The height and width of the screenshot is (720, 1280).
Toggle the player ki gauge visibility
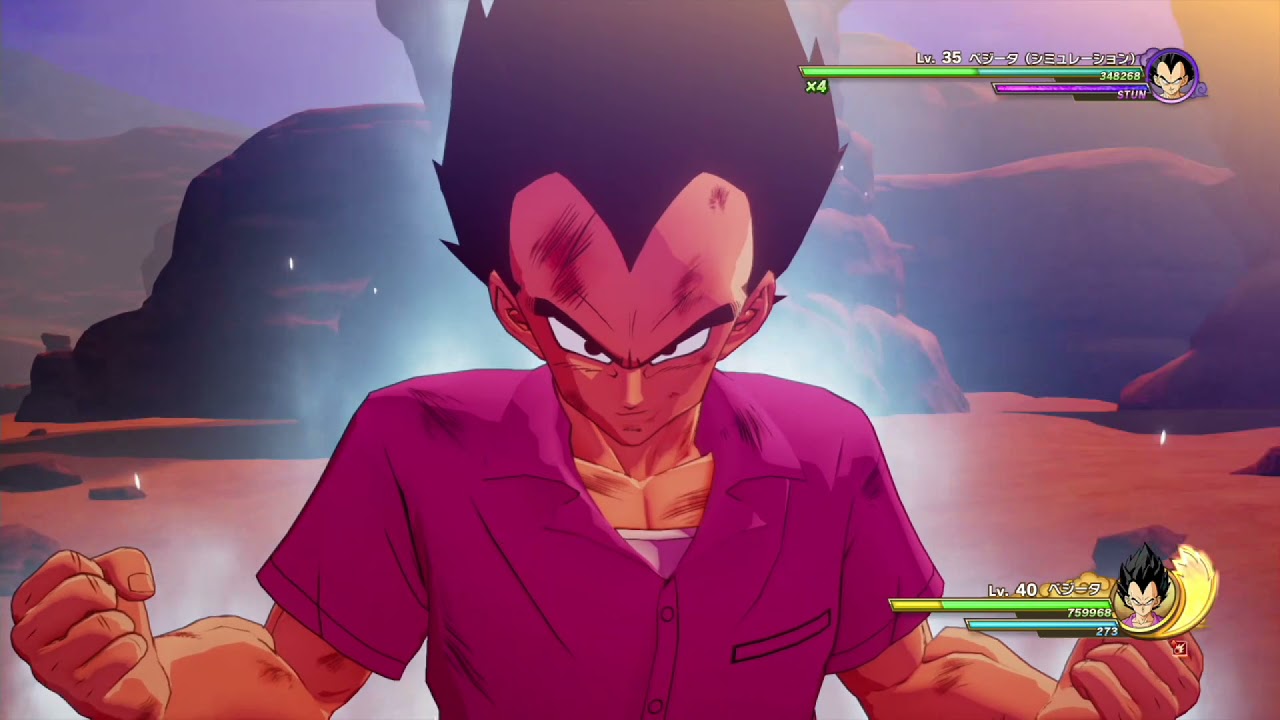pos(1042,623)
